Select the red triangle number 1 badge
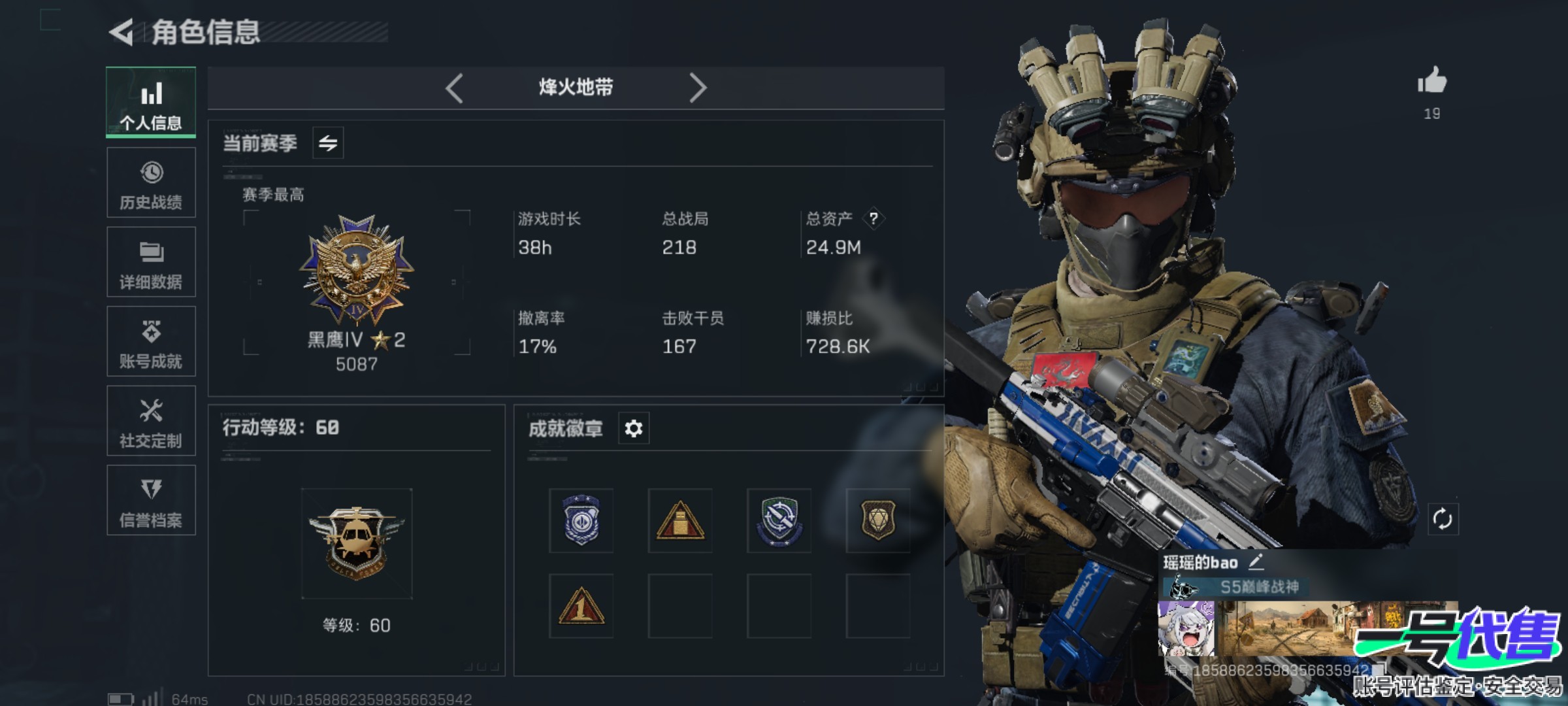 pyautogui.click(x=581, y=606)
